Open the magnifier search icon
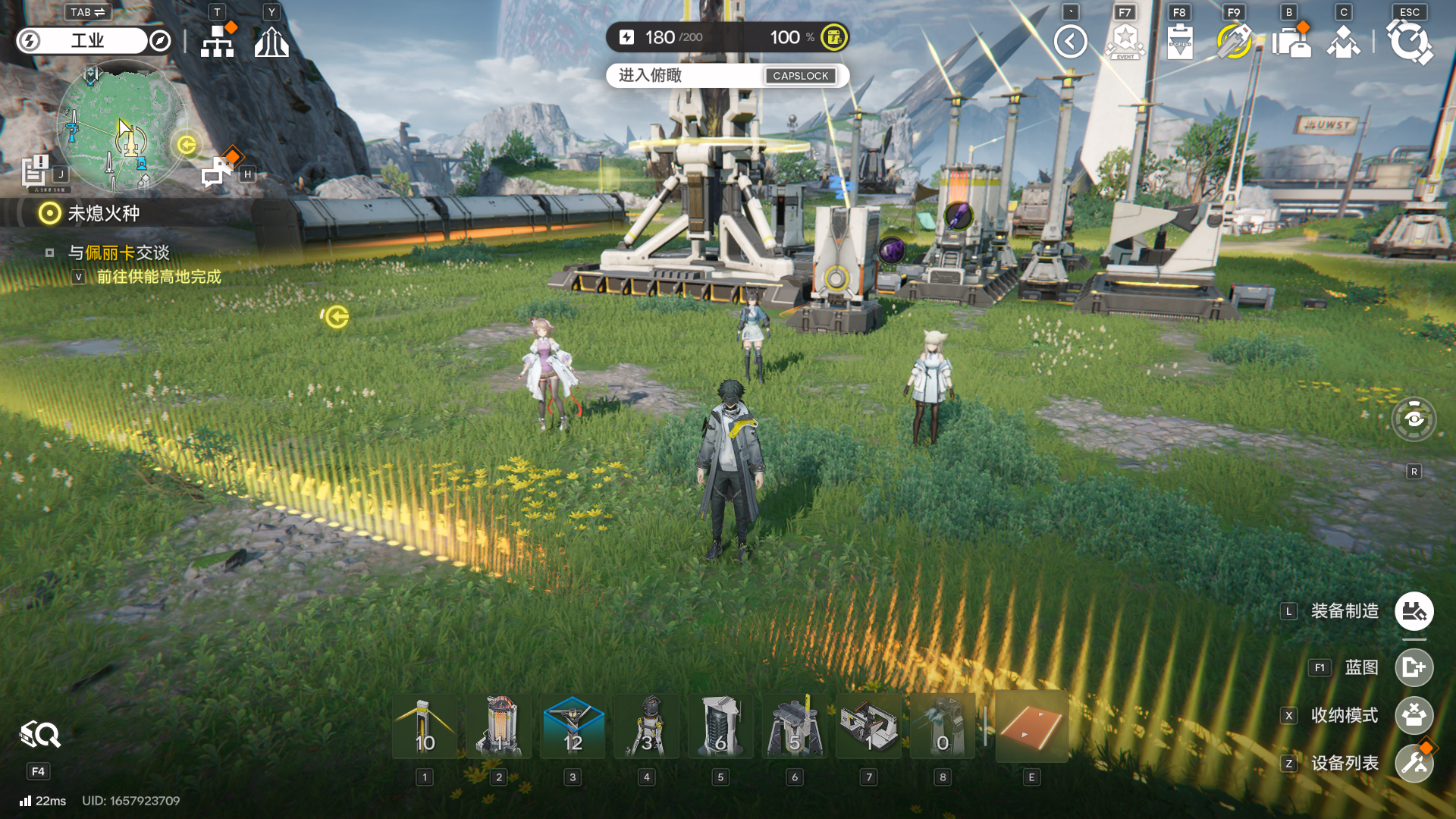This screenshot has height=819, width=1456. [39, 734]
